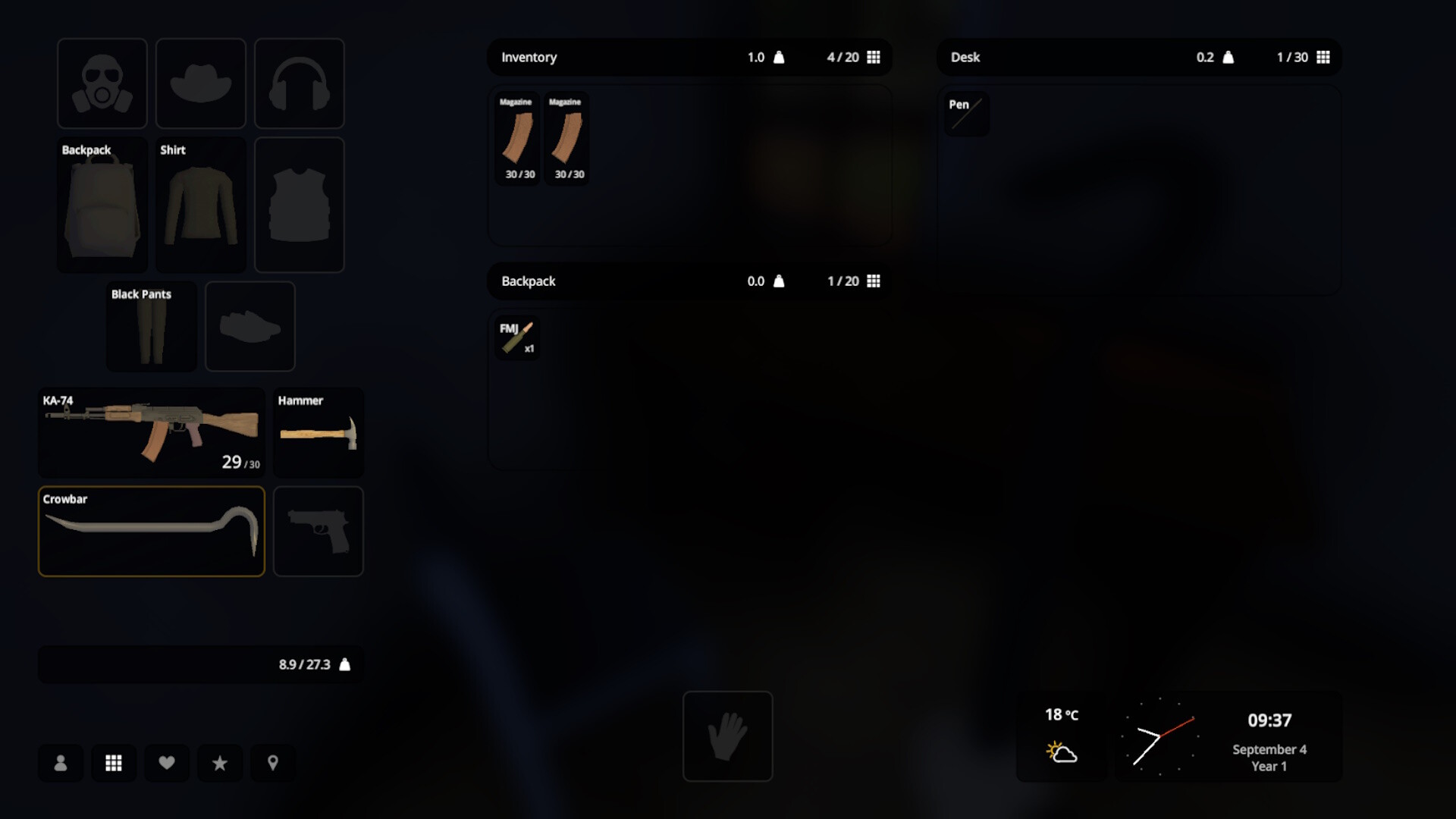Click the hand interaction icon
The width and height of the screenshot is (1456, 819).
pos(727,736)
